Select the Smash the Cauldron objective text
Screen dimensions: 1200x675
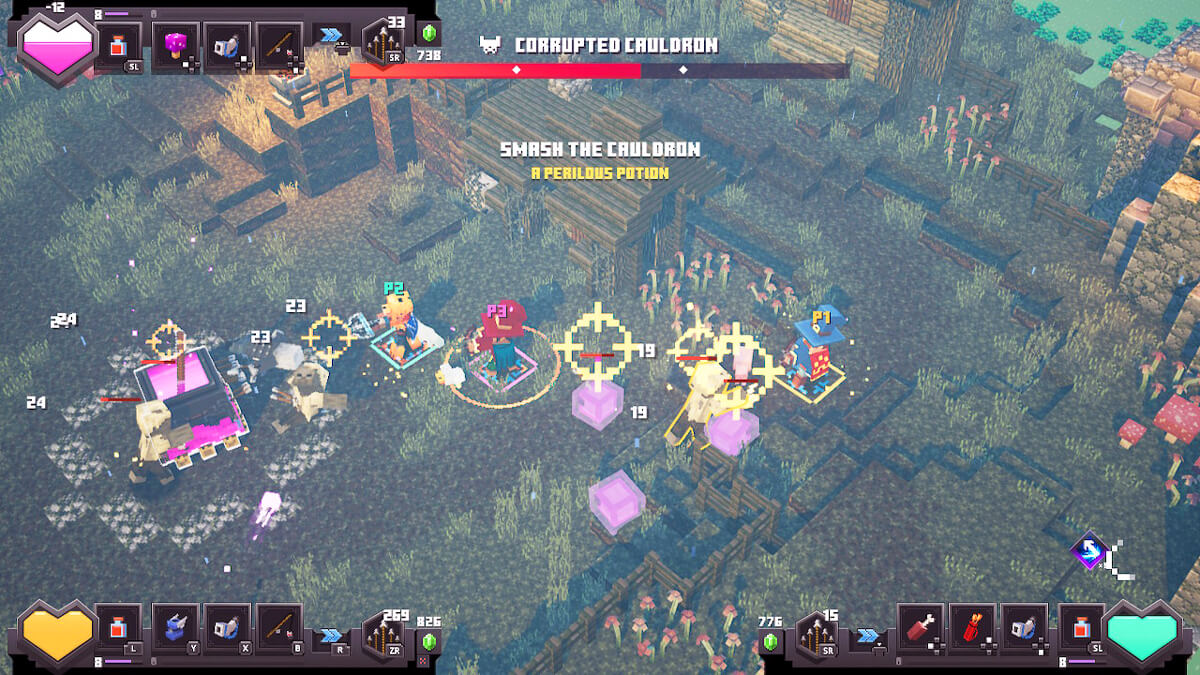(600, 150)
